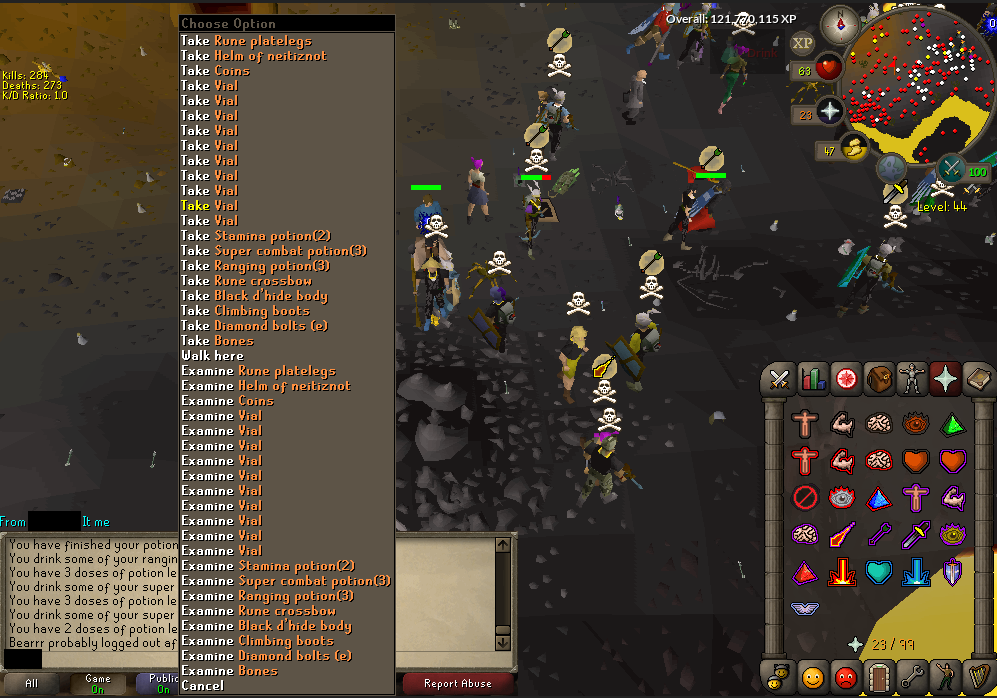Image resolution: width=997 pixels, height=698 pixels.
Task: Click the Report Abuse button
Action: (457, 684)
